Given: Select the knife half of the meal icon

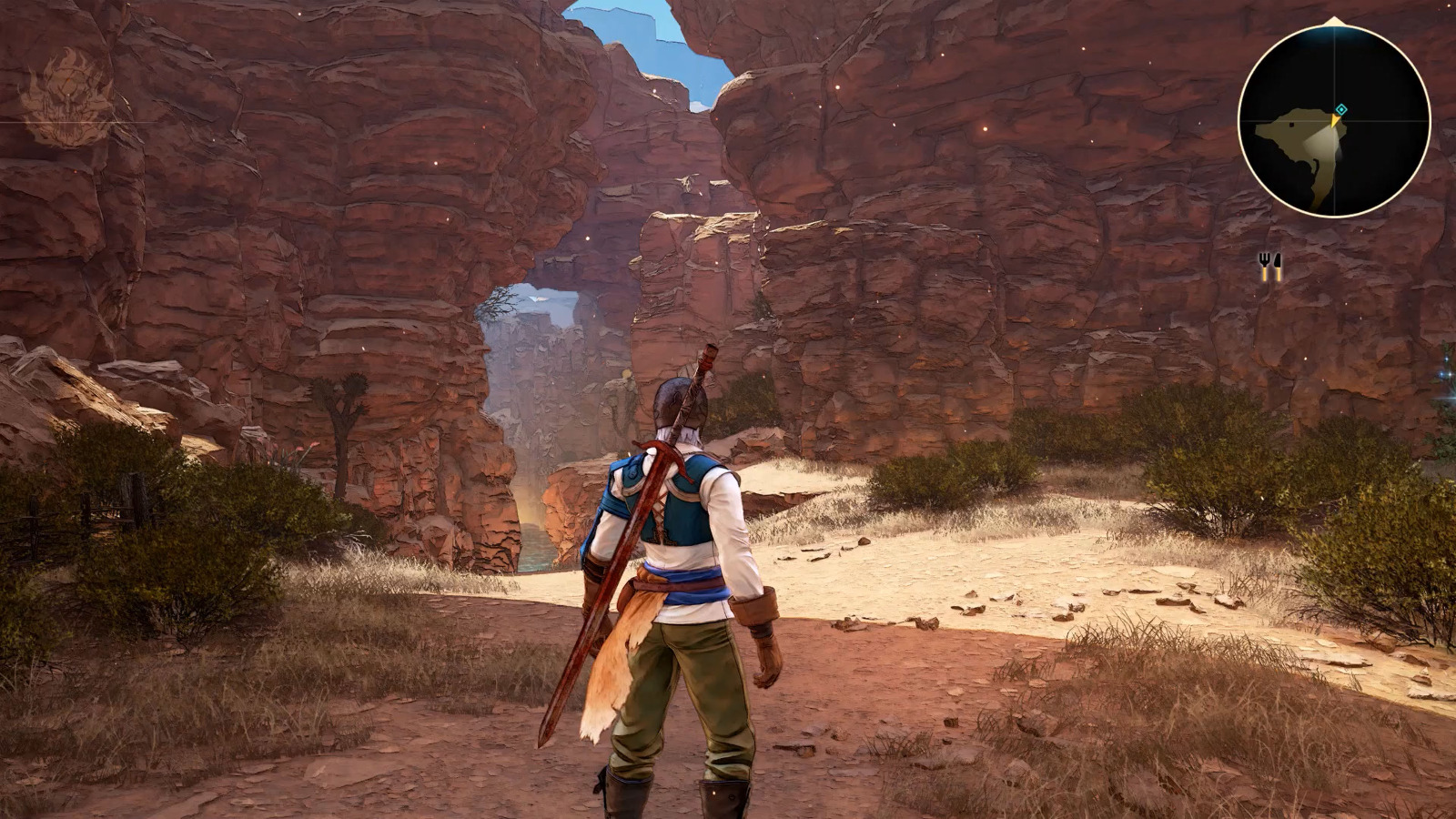Looking at the screenshot, I should tap(1276, 266).
